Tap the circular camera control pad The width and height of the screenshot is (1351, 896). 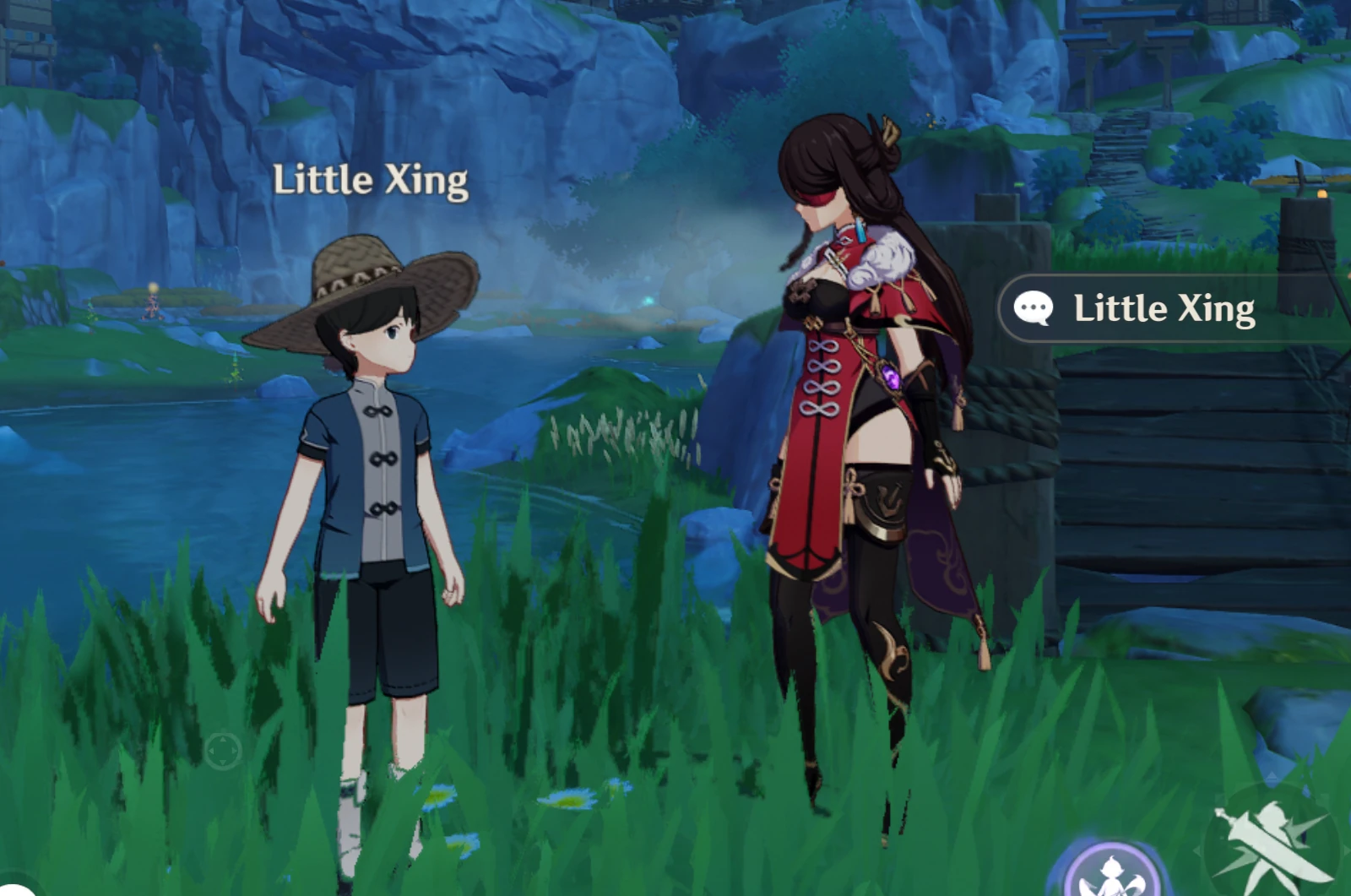pos(223,750)
